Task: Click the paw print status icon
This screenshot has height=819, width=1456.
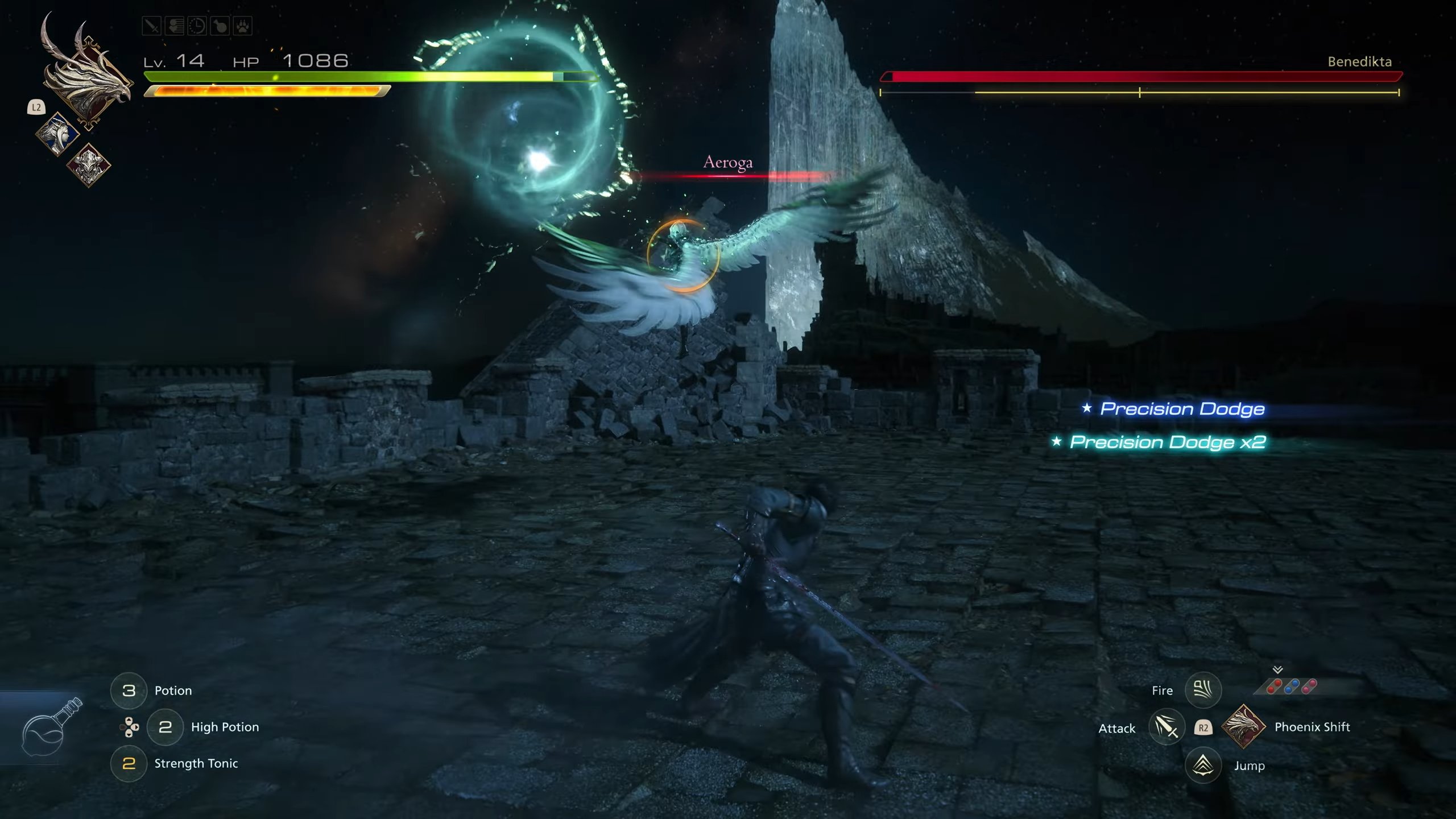Action: point(242,26)
